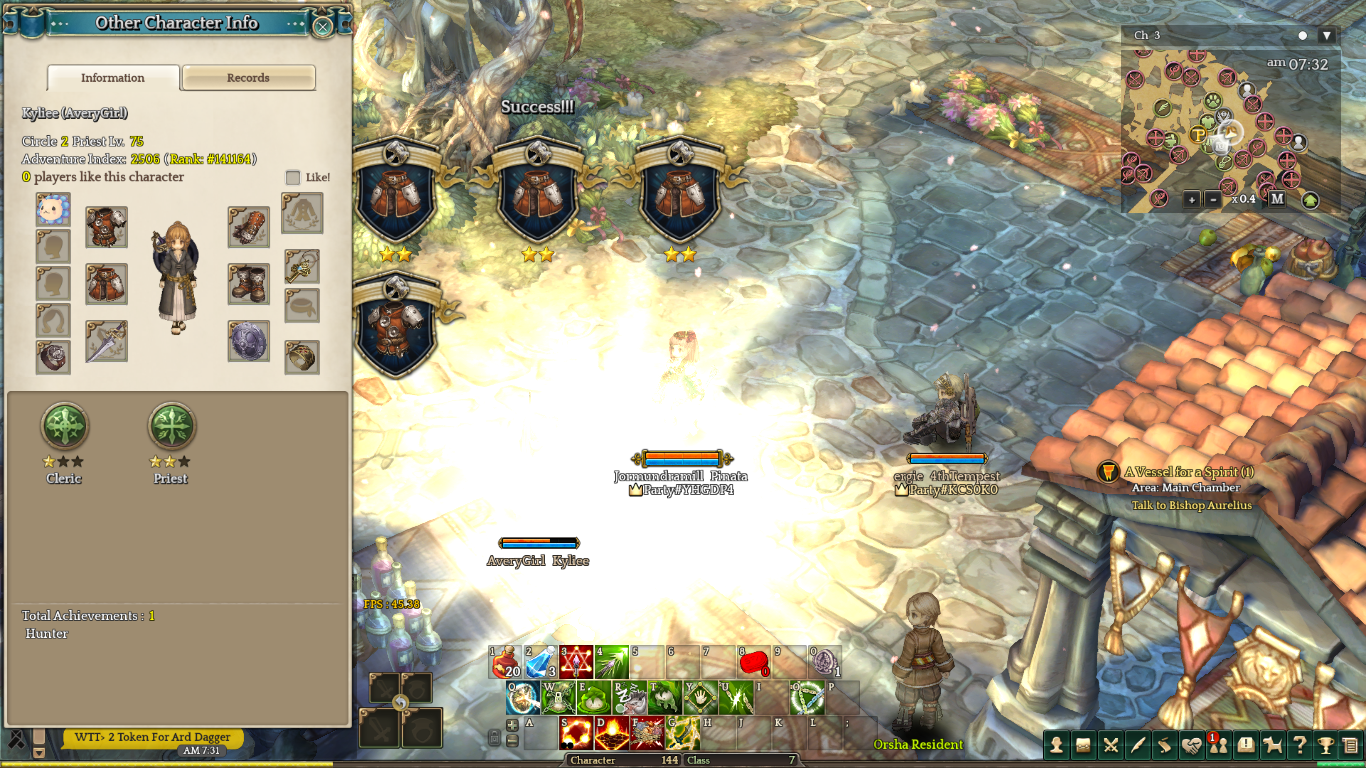The width and height of the screenshot is (1366, 768).
Task: Use the red potion in slot 1
Action: coord(506,662)
